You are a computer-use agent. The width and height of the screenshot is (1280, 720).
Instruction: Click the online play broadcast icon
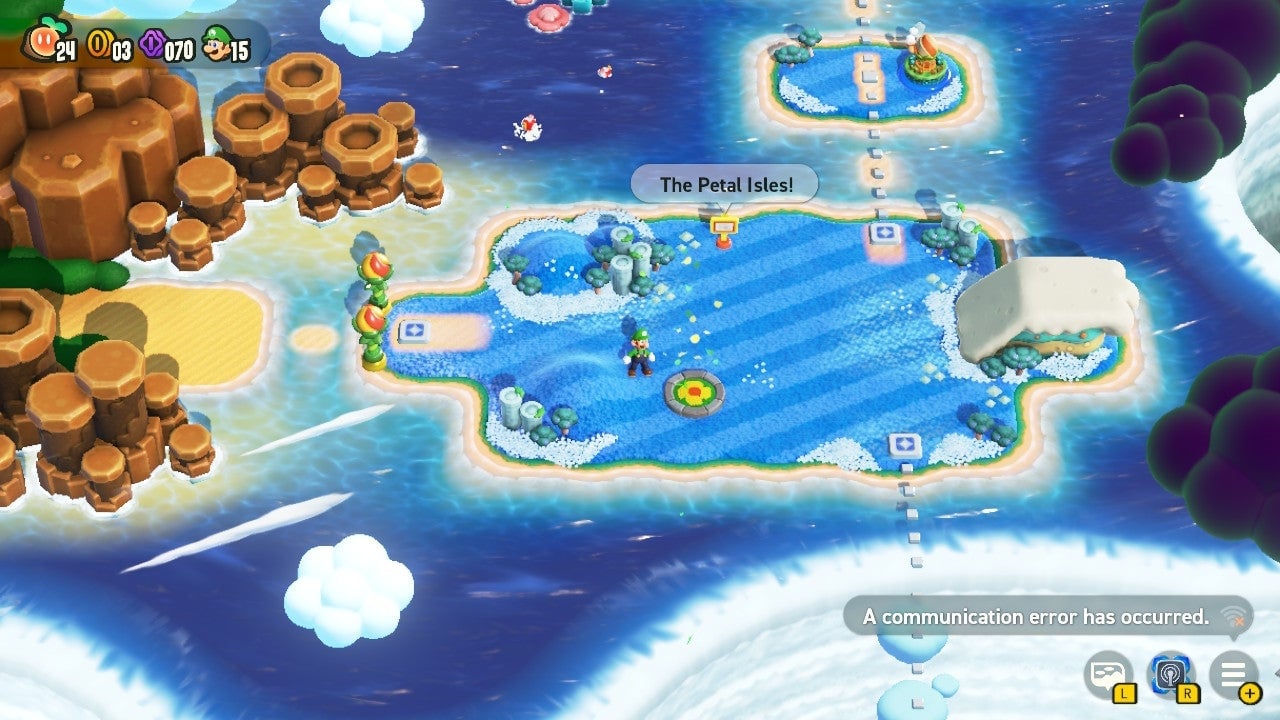click(1171, 674)
